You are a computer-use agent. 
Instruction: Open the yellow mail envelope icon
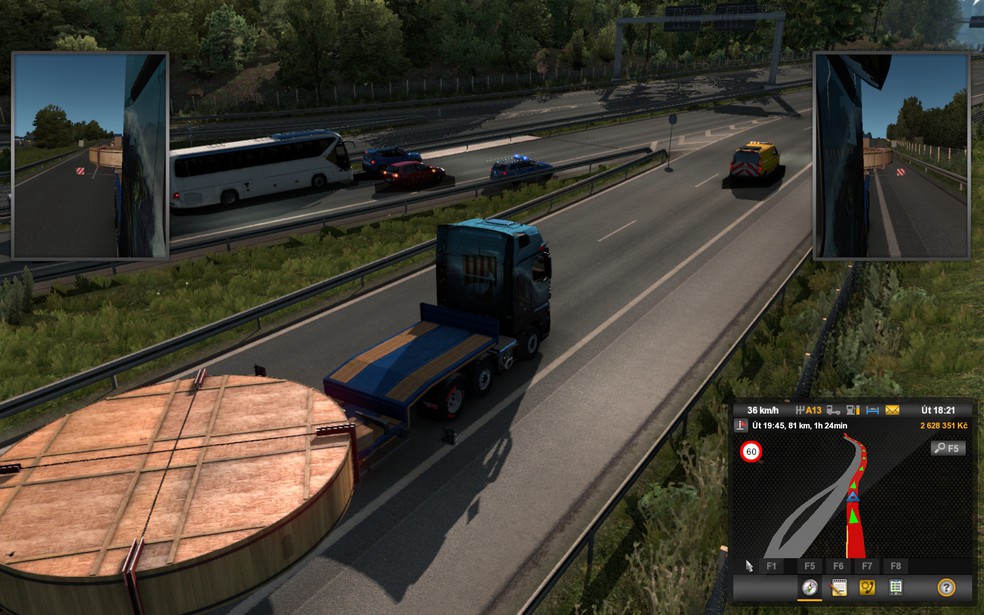tap(892, 410)
